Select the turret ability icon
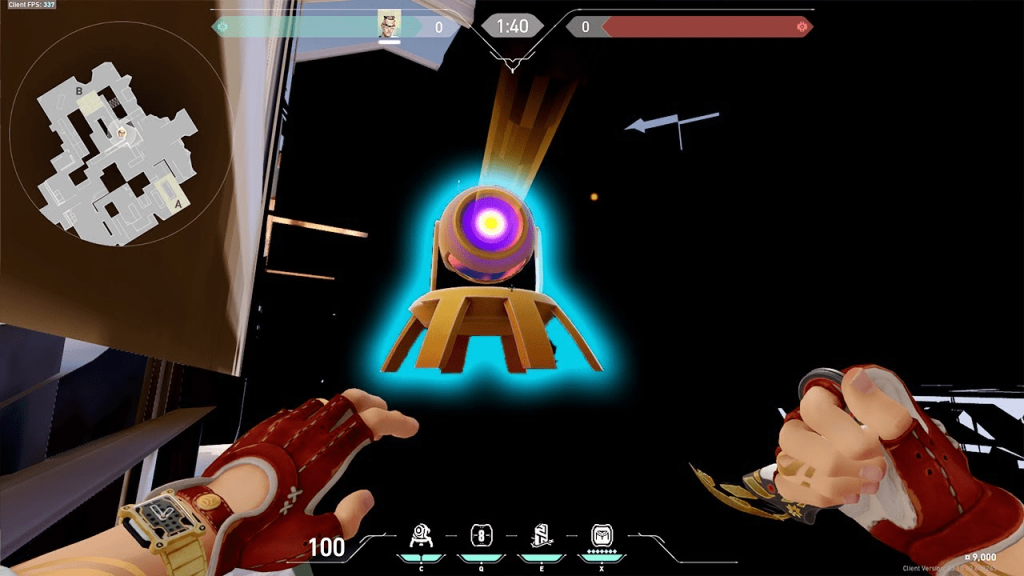The height and width of the screenshot is (576, 1024). (421, 534)
